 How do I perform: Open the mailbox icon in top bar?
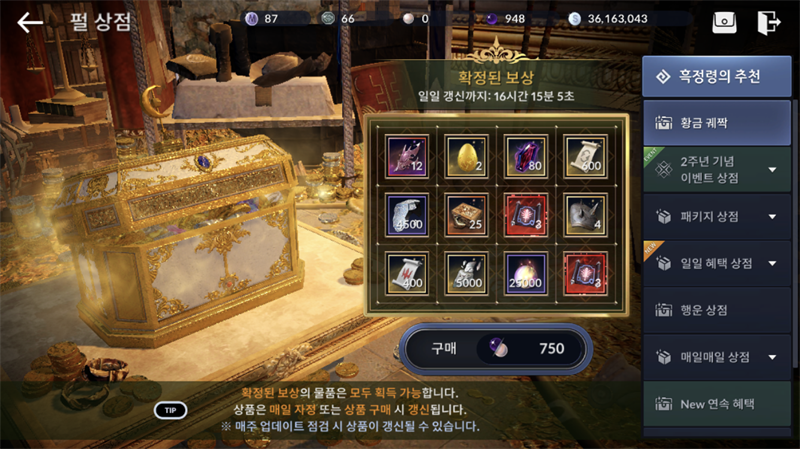point(724,22)
